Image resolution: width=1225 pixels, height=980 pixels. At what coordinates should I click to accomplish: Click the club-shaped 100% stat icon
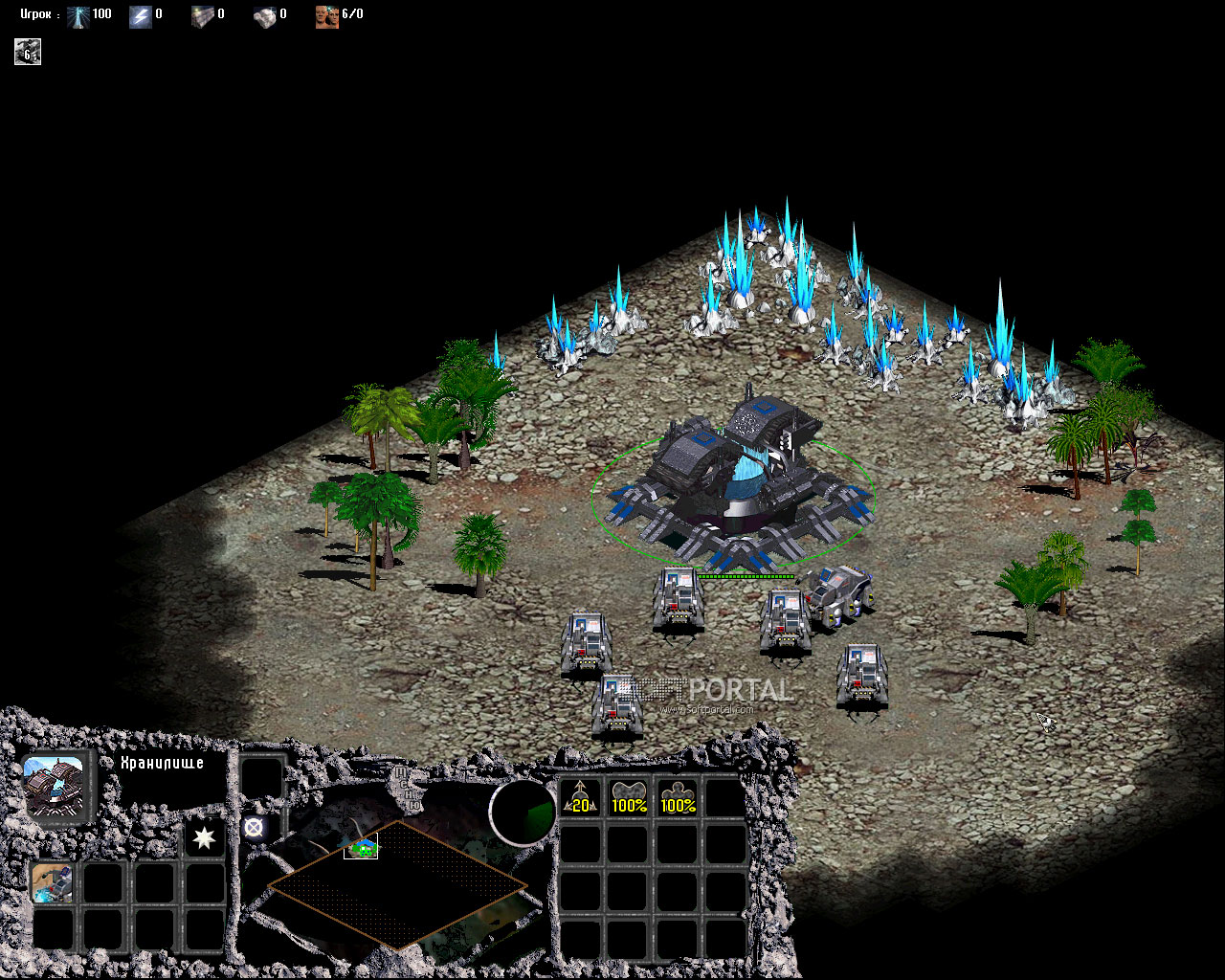click(678, 798)
